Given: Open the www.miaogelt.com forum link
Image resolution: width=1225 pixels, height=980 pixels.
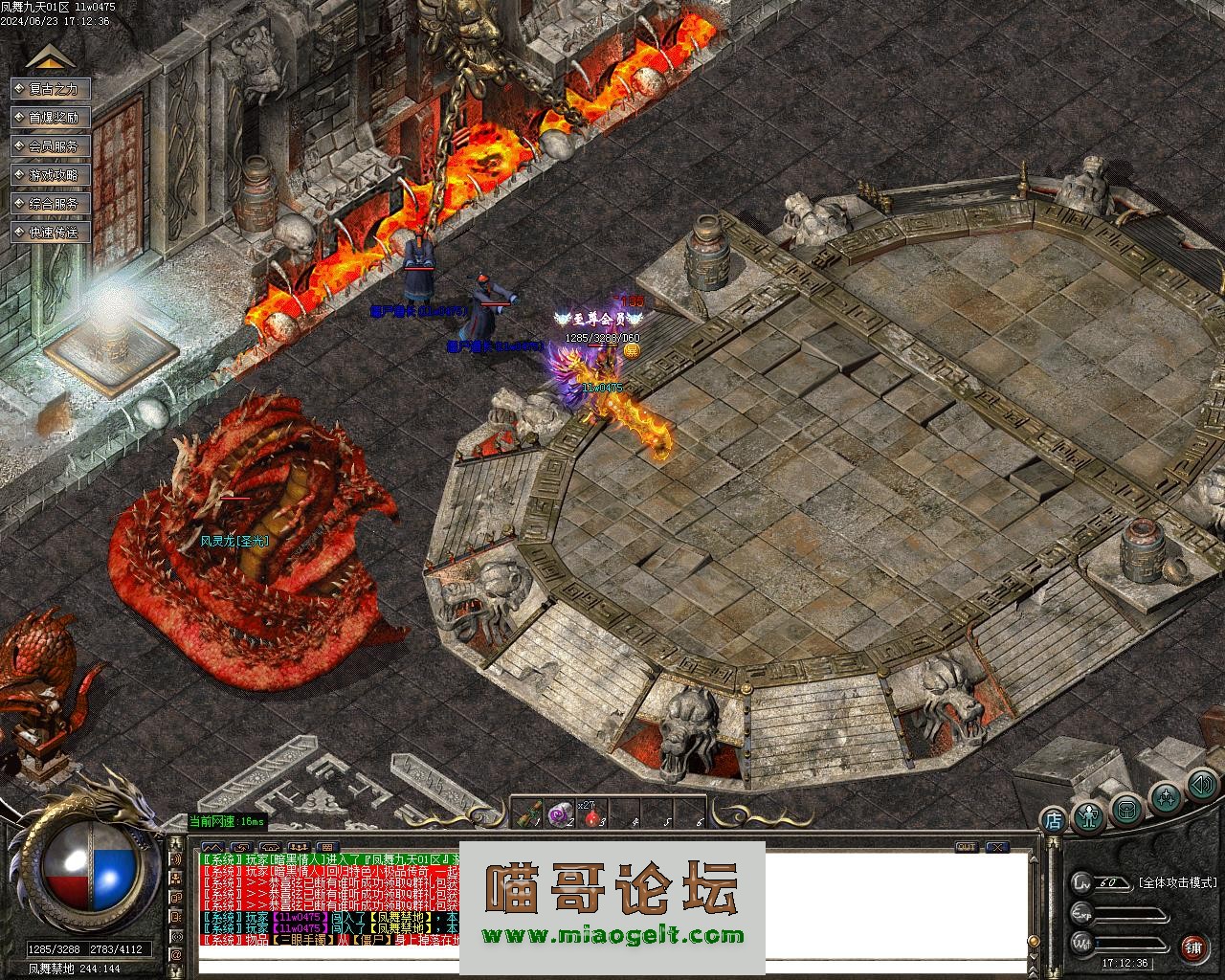Looking at the screenshot, I should click(612, 937).
